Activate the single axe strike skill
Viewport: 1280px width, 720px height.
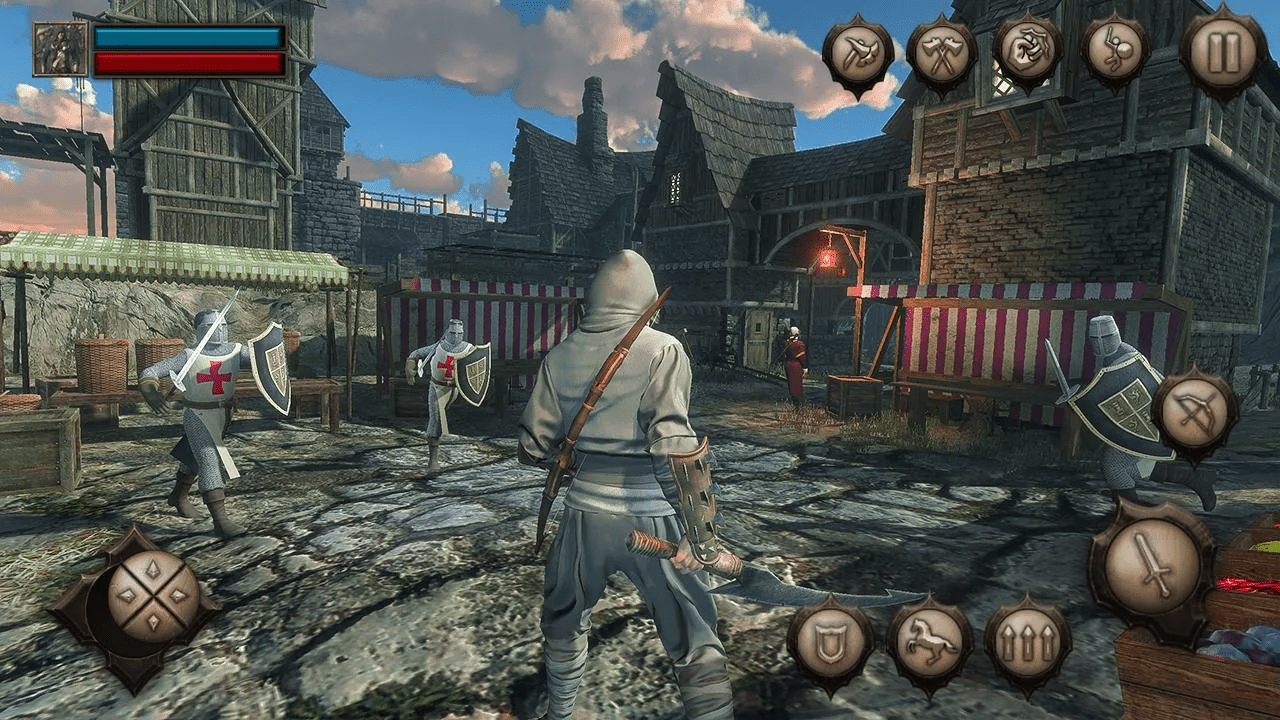tap(857, 53)
